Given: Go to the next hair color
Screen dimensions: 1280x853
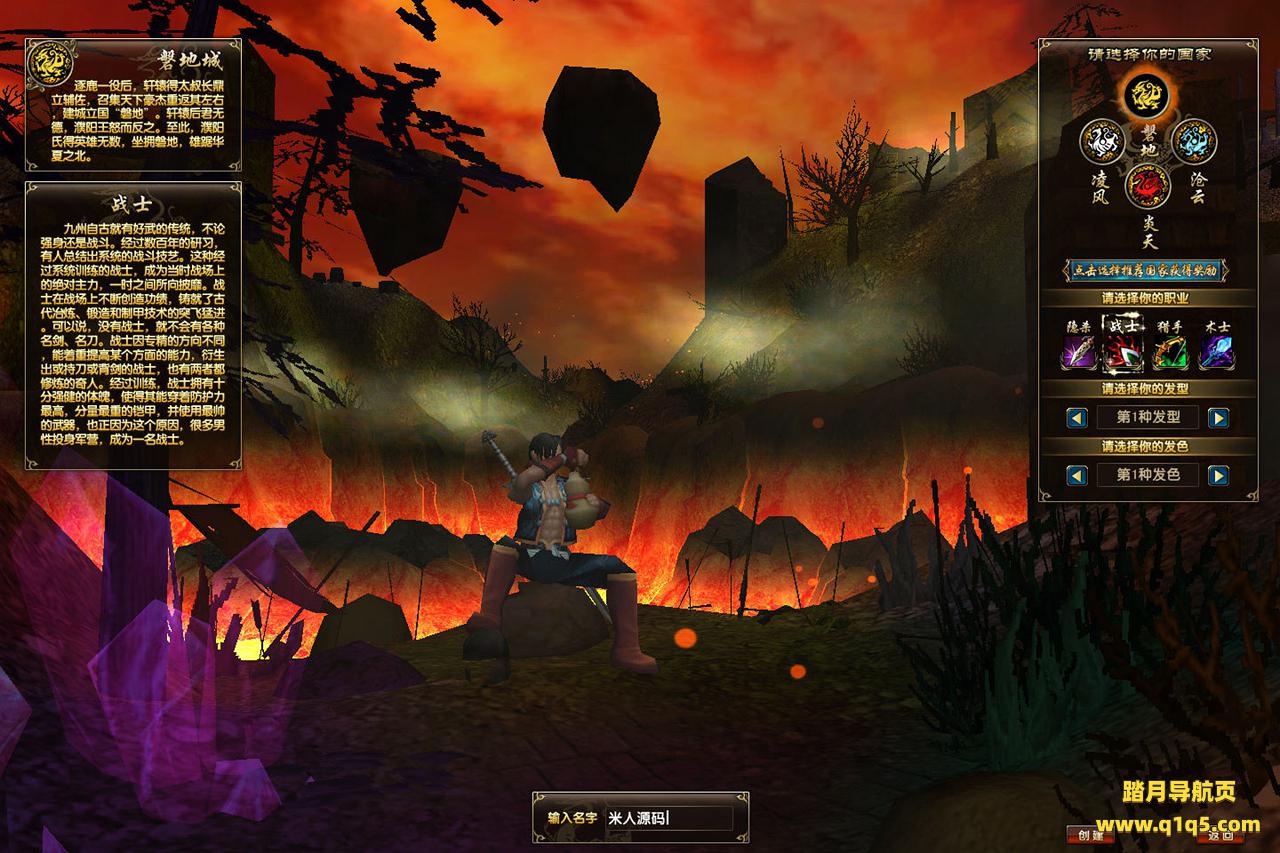Looking at the screenshot, I should tap(1218, 475).
